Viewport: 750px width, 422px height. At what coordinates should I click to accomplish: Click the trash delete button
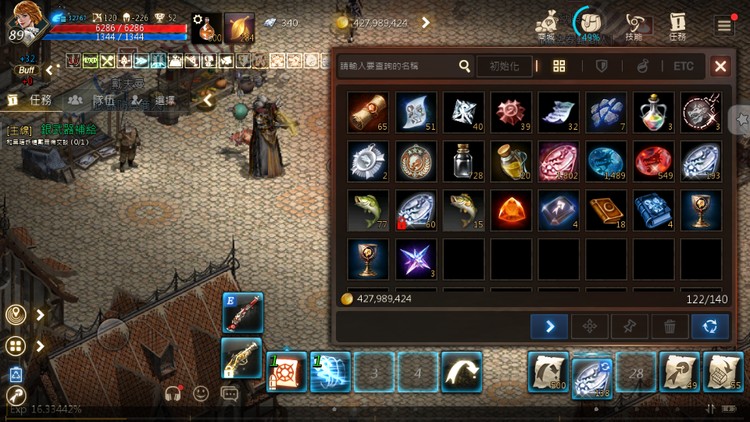pyautogui.click(x=669, y=326)
